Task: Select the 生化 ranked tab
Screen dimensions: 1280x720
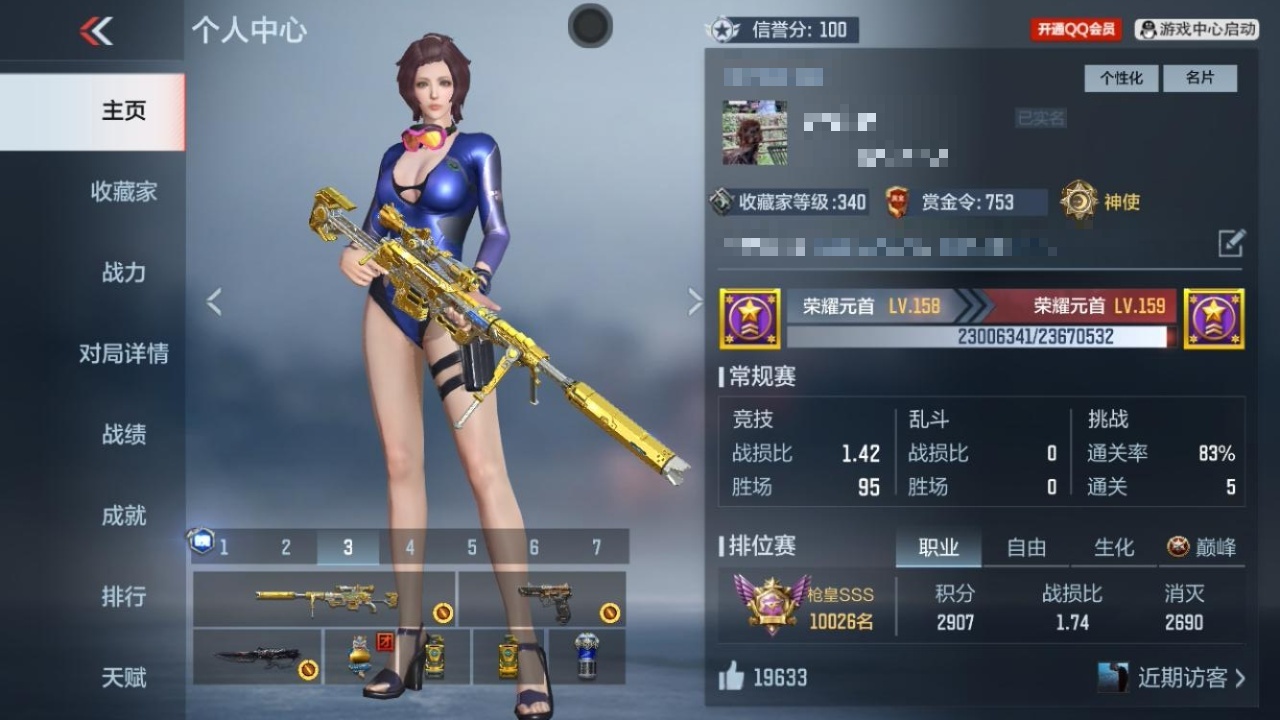Action: pos(1114,547)
